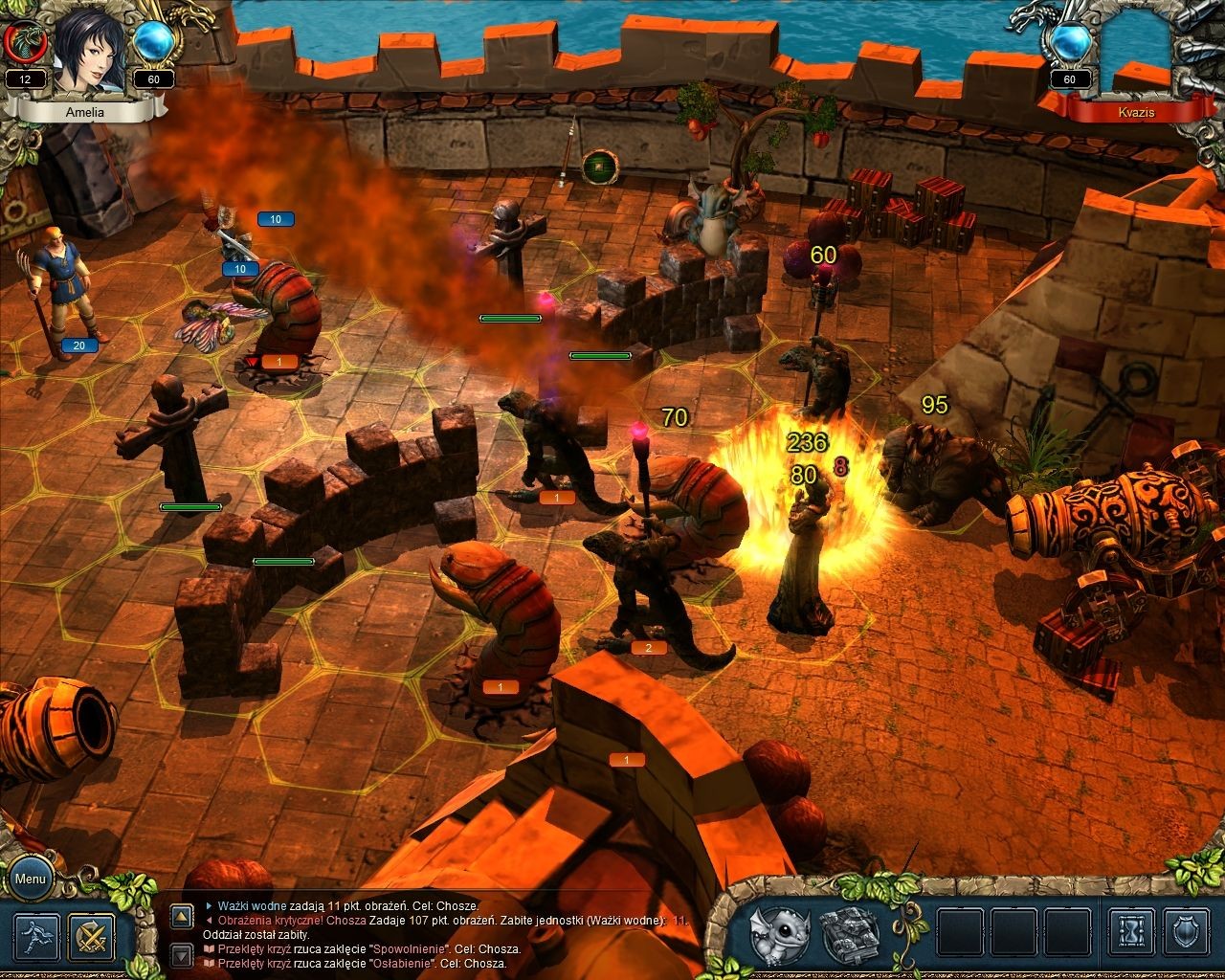Click Amelia's red rage orb
This screenshot has height=980, width=1225.
pyautogui.click(x=23, y=43)
